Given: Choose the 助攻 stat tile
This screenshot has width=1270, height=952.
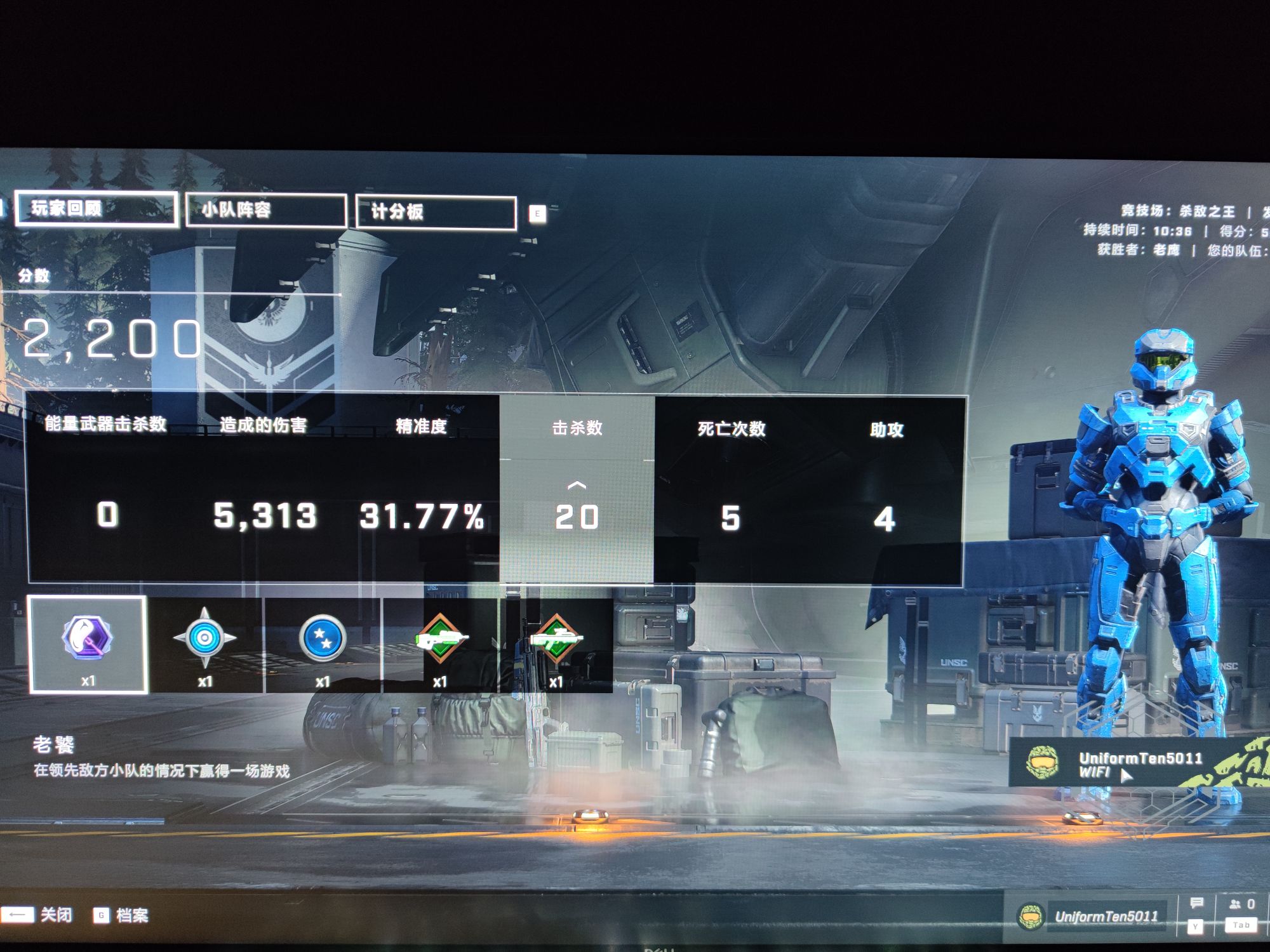Looking at the screenshot, I should click(886, 489).
